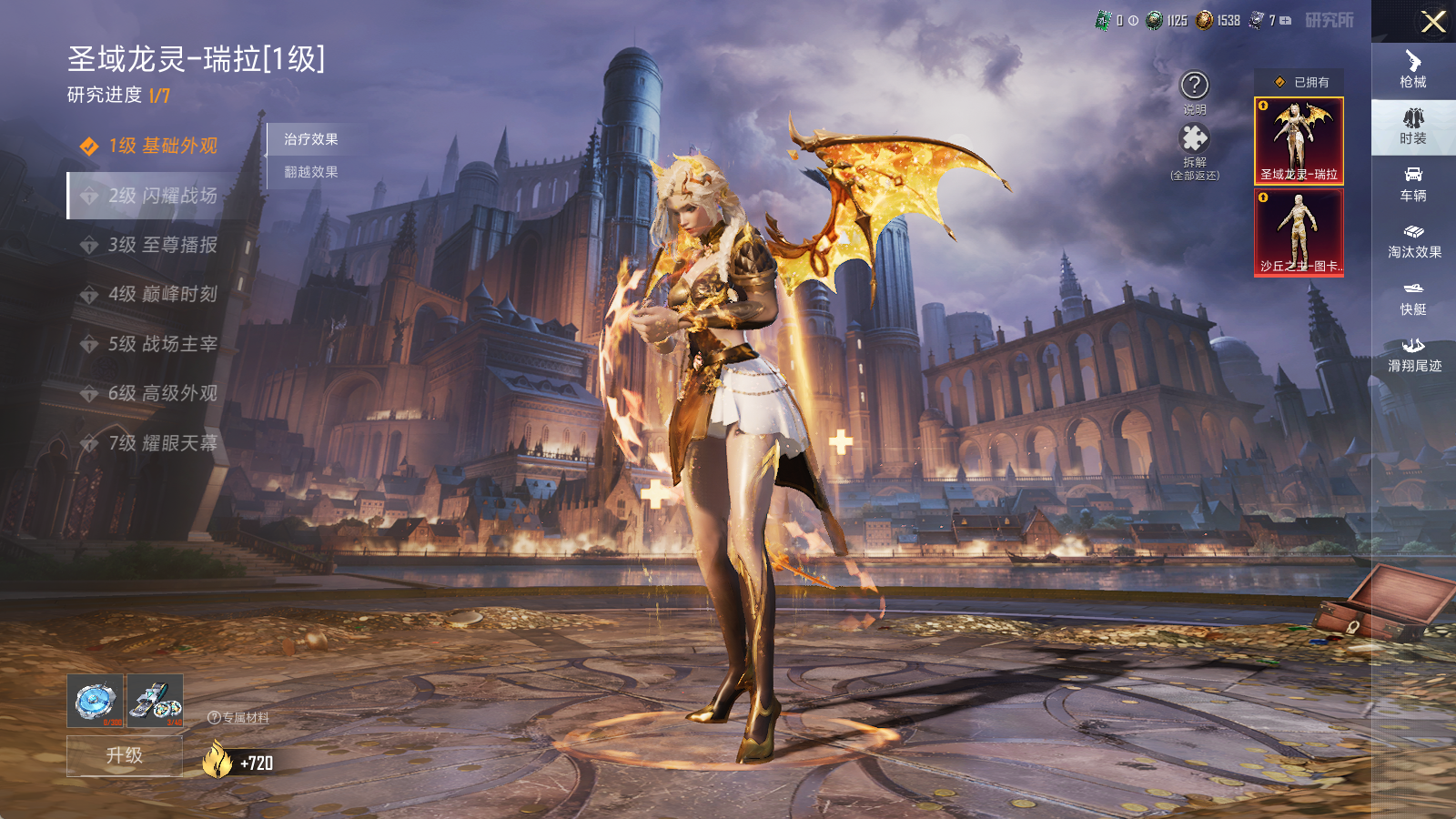This screenshot has width=1456, height=819.
Task: Close the research screen with the X
Action: [x=1433, y=22]
